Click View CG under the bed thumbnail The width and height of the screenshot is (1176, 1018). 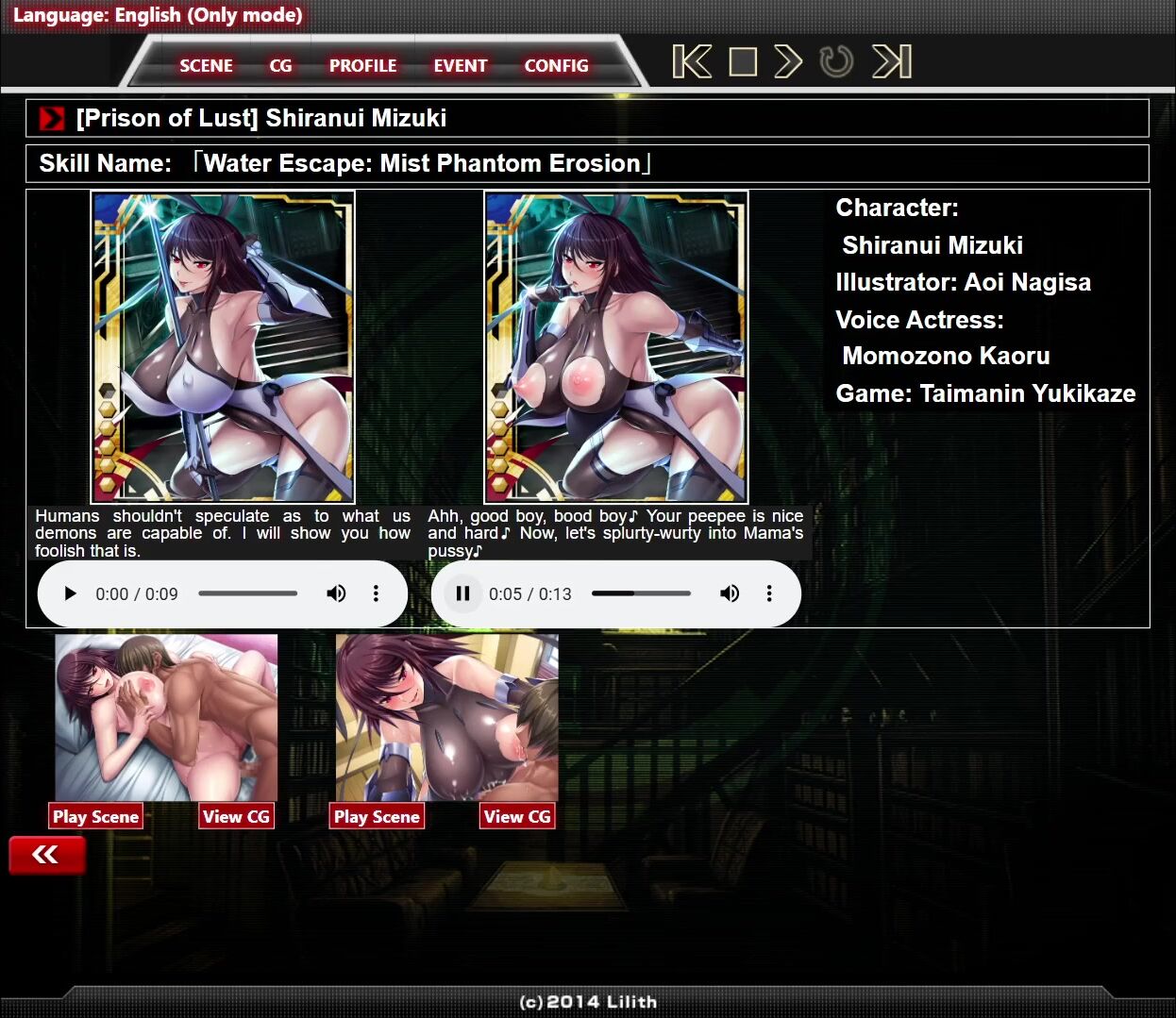tap(236, 816)
